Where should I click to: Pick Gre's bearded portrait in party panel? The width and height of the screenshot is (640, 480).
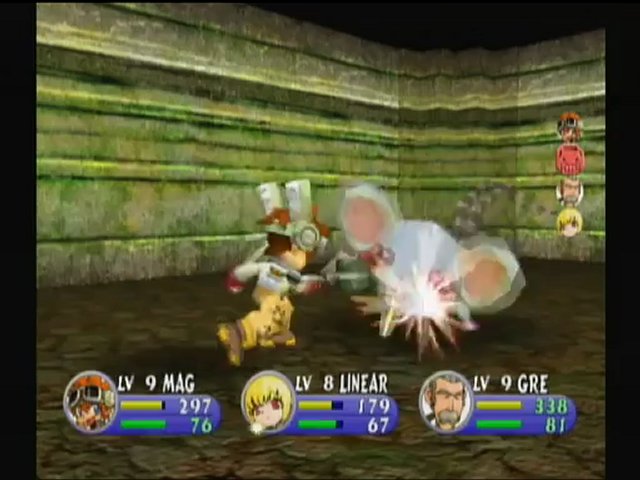445,401
